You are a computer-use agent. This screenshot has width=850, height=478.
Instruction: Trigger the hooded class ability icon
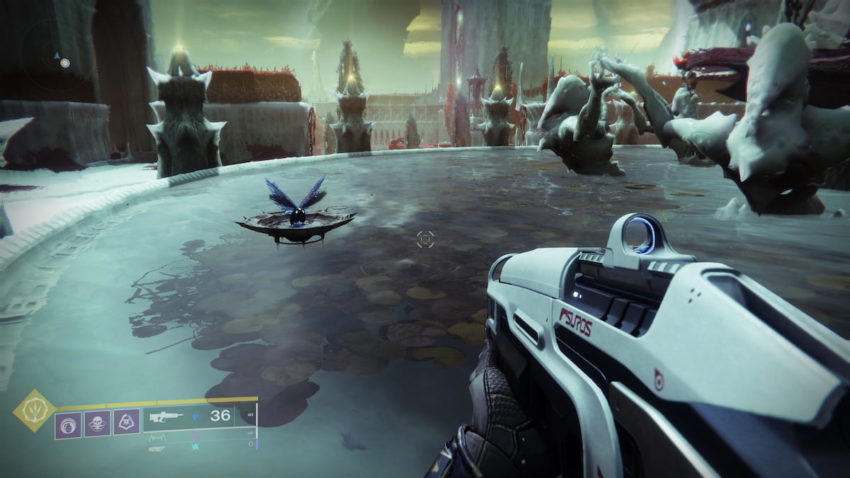pyautogui.click(x=126, y=423)
